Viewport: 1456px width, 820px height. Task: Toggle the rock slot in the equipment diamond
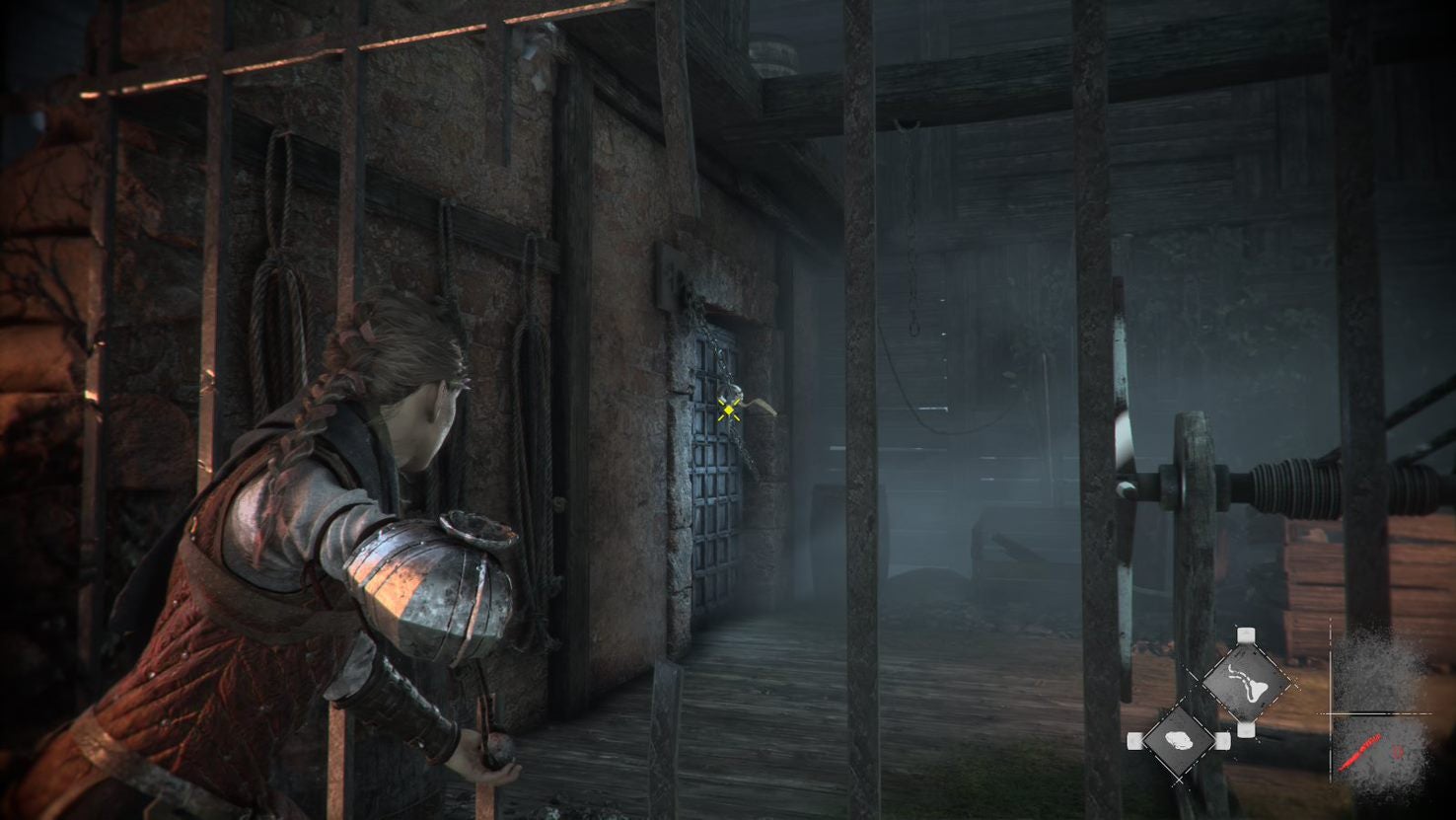[1180, 741]
